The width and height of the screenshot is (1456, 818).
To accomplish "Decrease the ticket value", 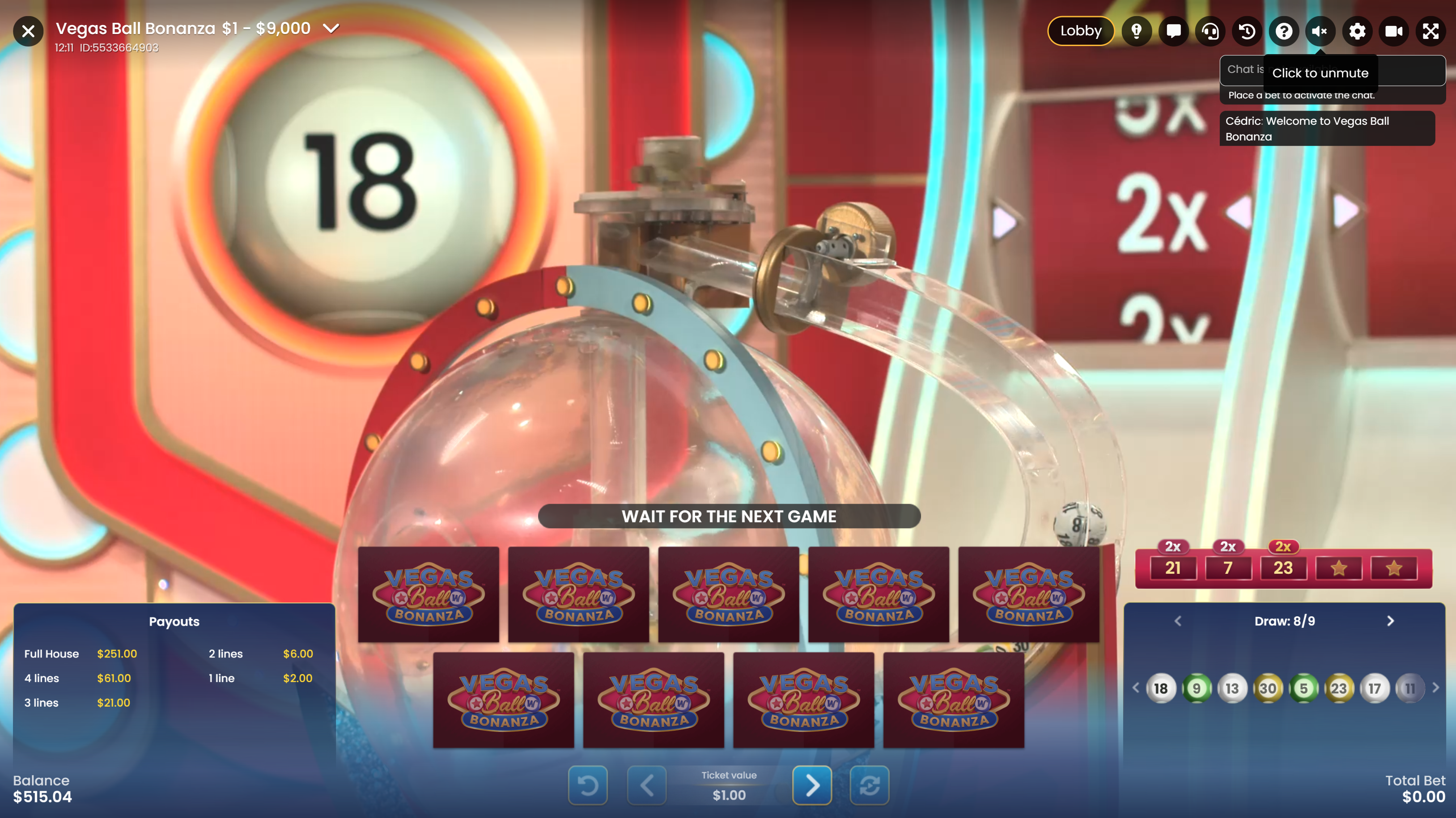I will pyautogui.click(x=647, y=785).
